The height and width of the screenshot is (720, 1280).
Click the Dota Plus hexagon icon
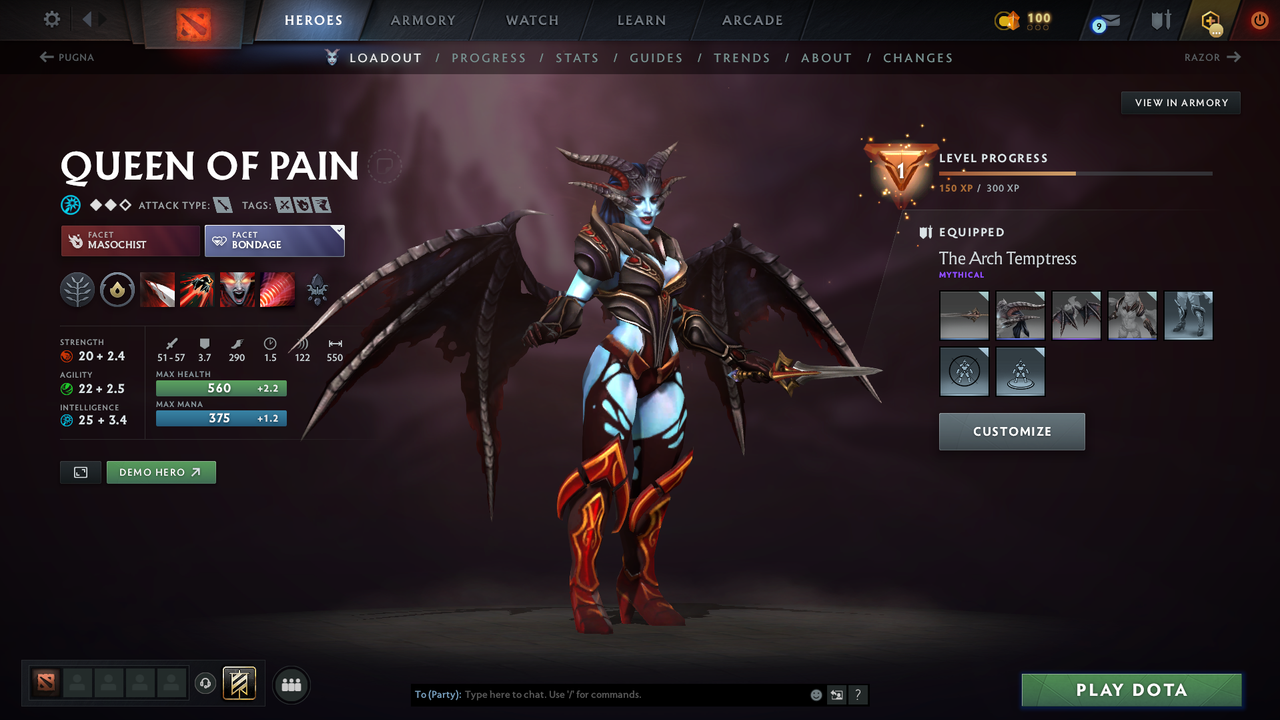(1210, 20)
